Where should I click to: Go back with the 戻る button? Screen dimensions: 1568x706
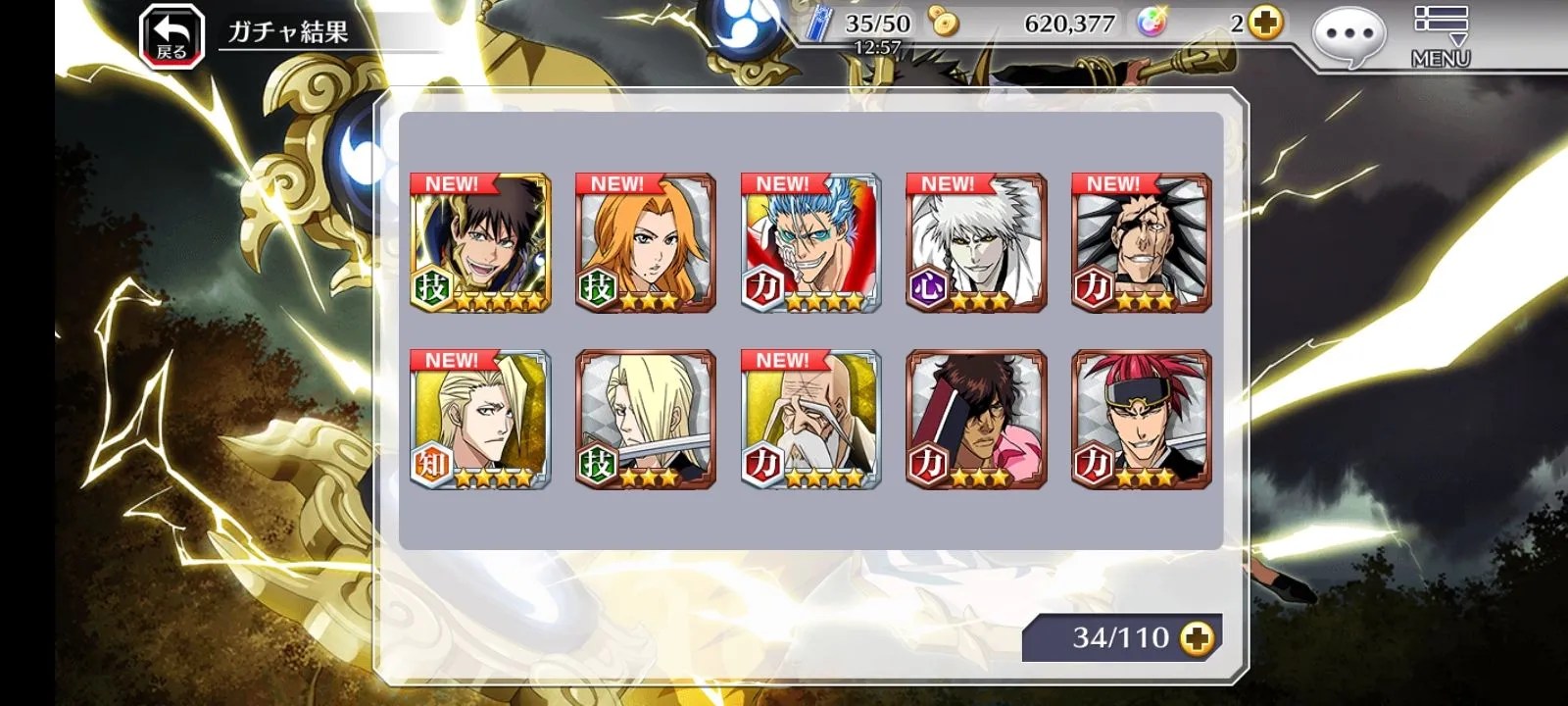click(x=171, y=37)
